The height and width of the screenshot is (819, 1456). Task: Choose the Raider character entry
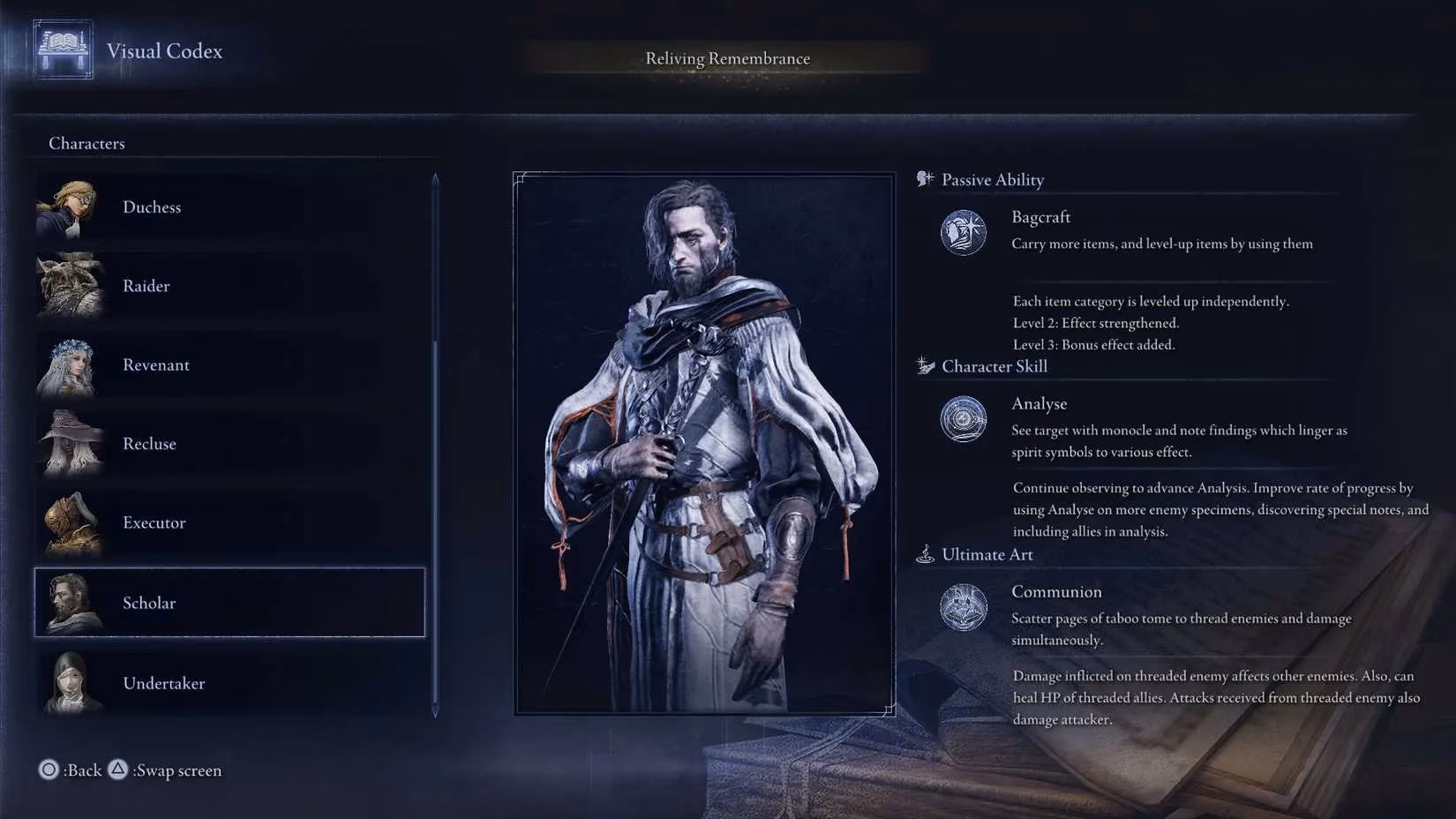pyautogui.click(x=228, y=286)
